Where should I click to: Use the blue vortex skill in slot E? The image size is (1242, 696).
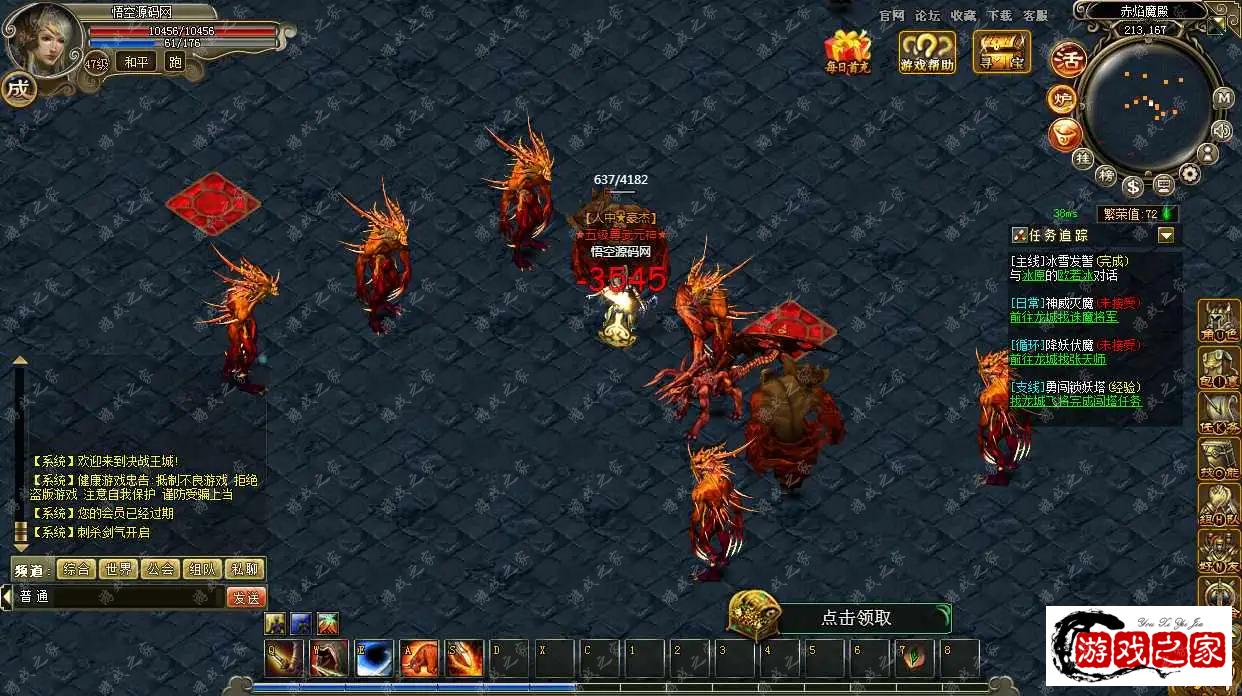pos(374,658)
